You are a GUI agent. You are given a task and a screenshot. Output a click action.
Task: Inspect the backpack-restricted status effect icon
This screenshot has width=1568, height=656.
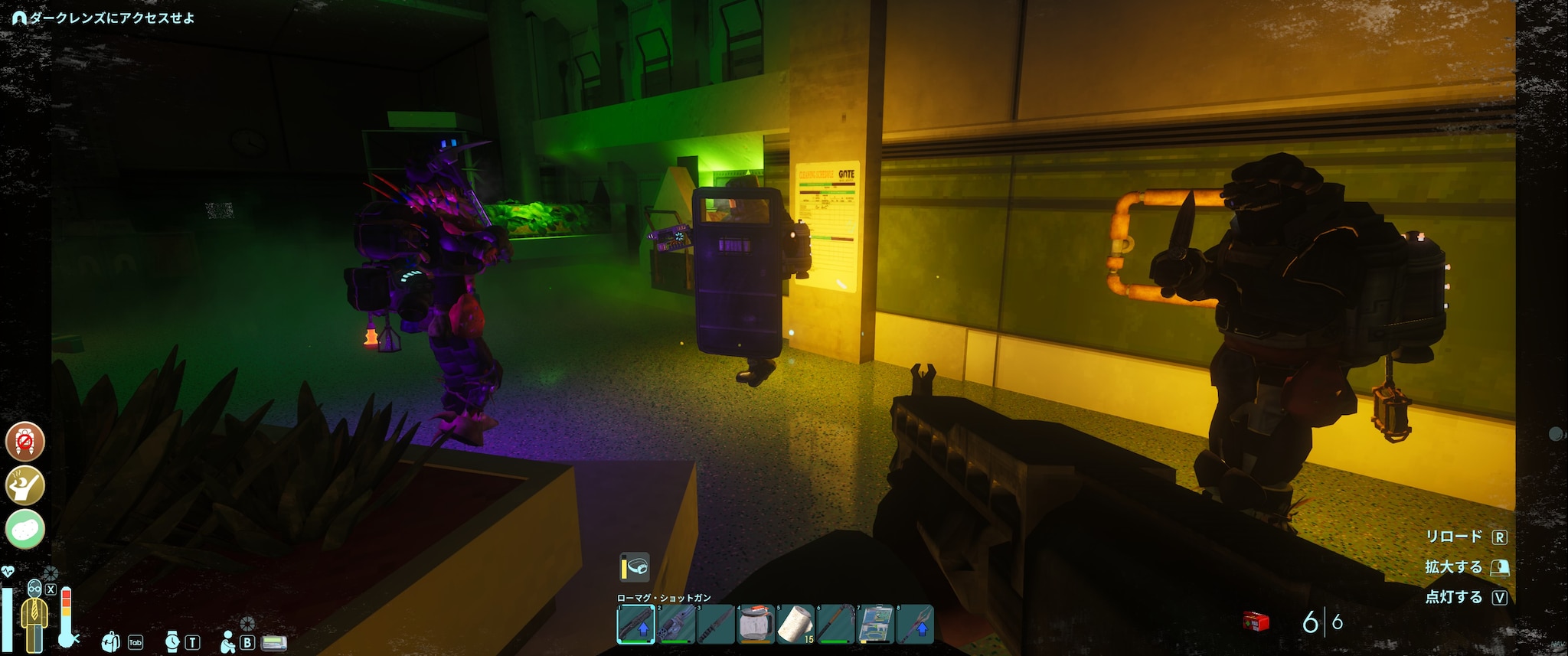25,441
